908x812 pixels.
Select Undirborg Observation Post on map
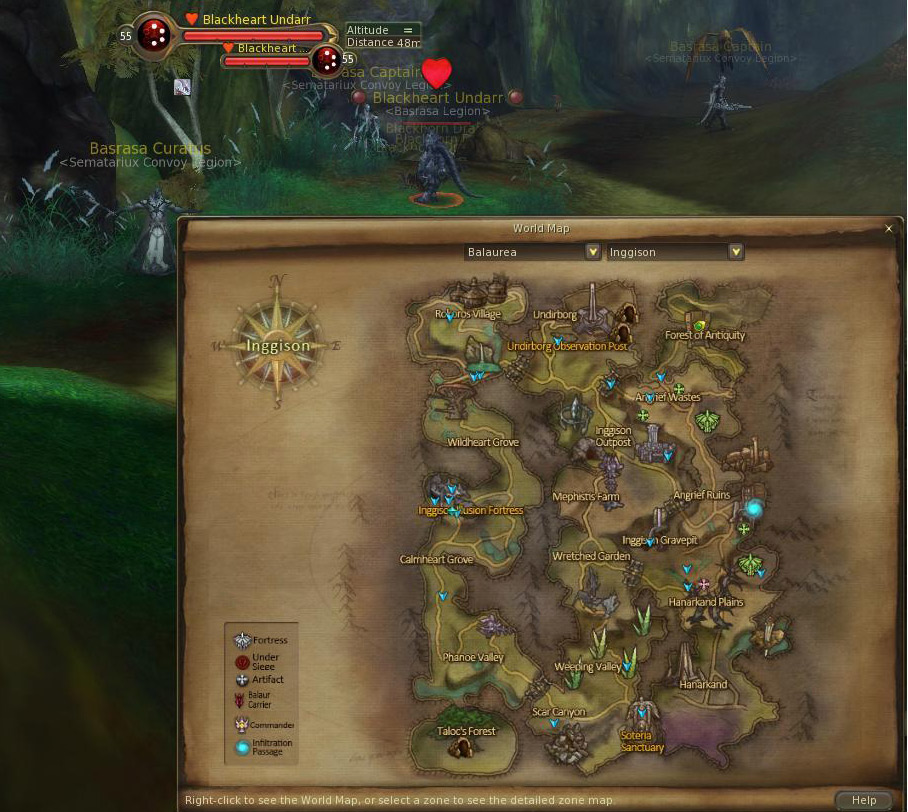[567, 346]
